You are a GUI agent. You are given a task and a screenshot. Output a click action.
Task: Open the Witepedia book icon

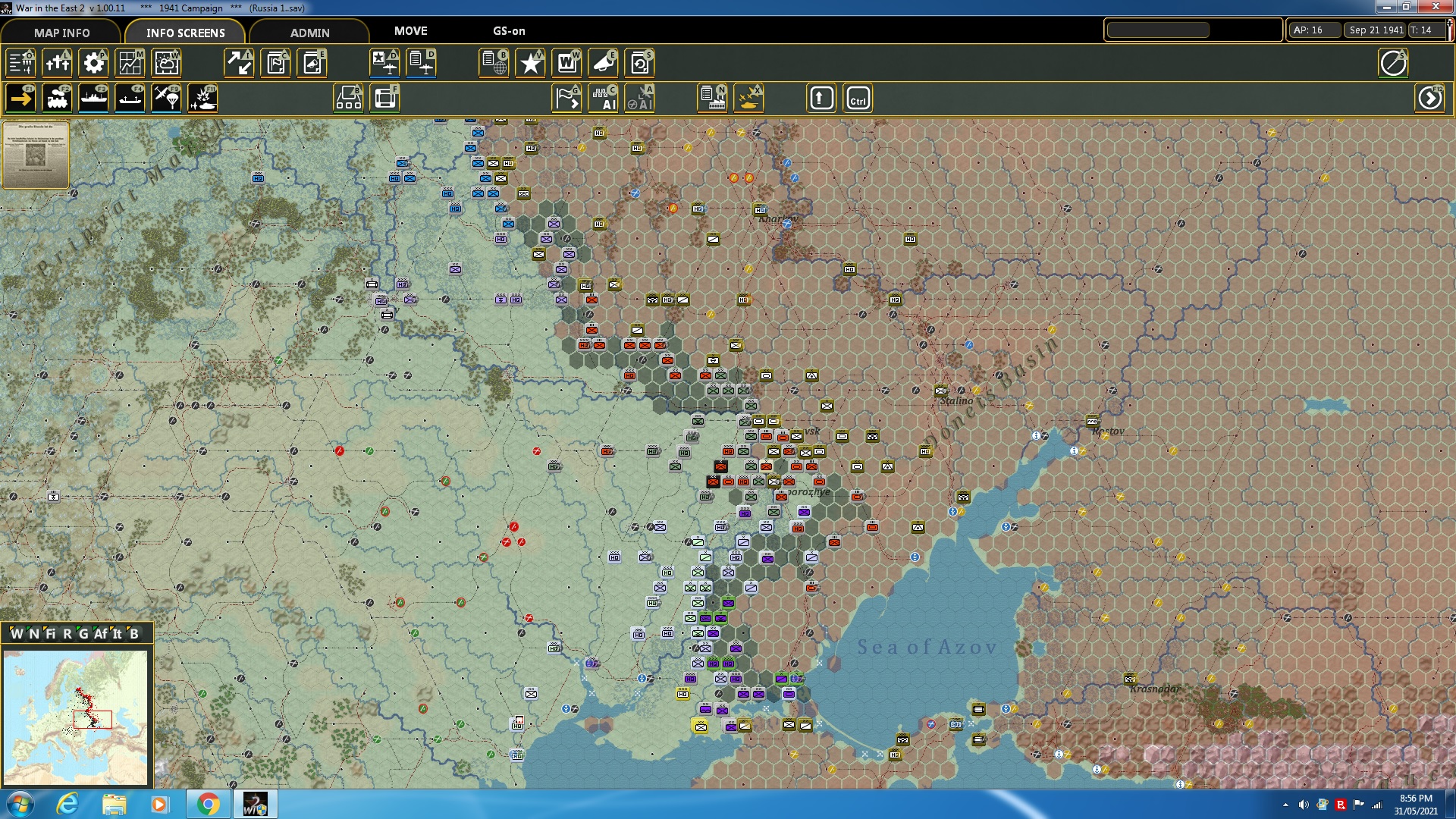point(567,64)
